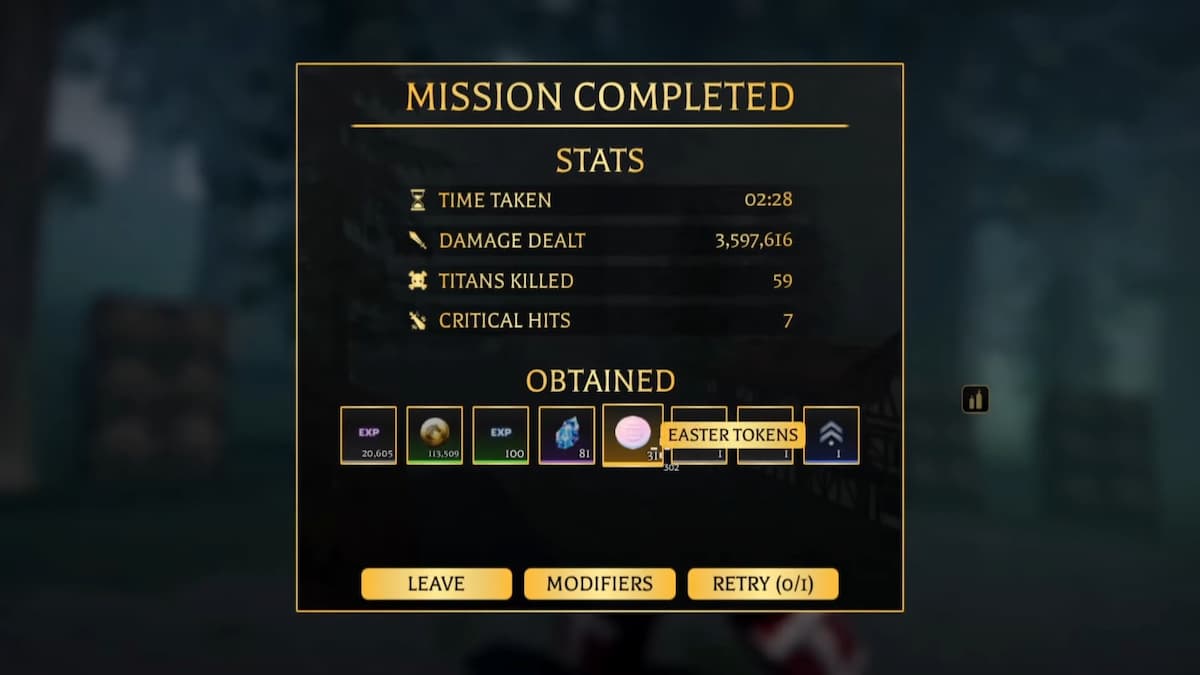Select the pink Easter Tokens reward

click(x=632, y=434)
